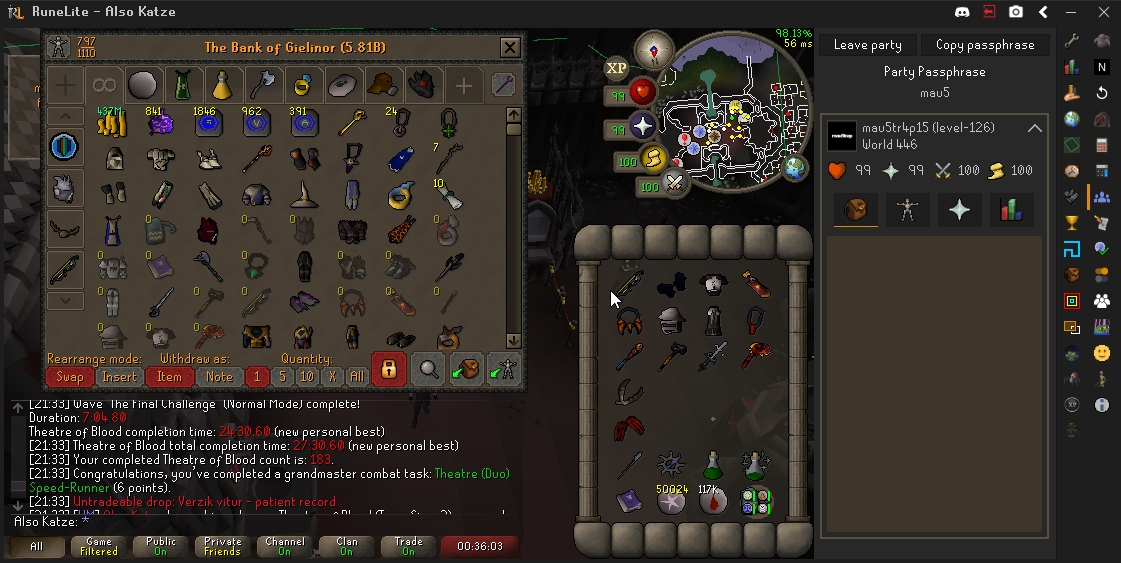The image size is (1121, 563).
Task: Toggle the prayer orb
Action: point(642,127)
